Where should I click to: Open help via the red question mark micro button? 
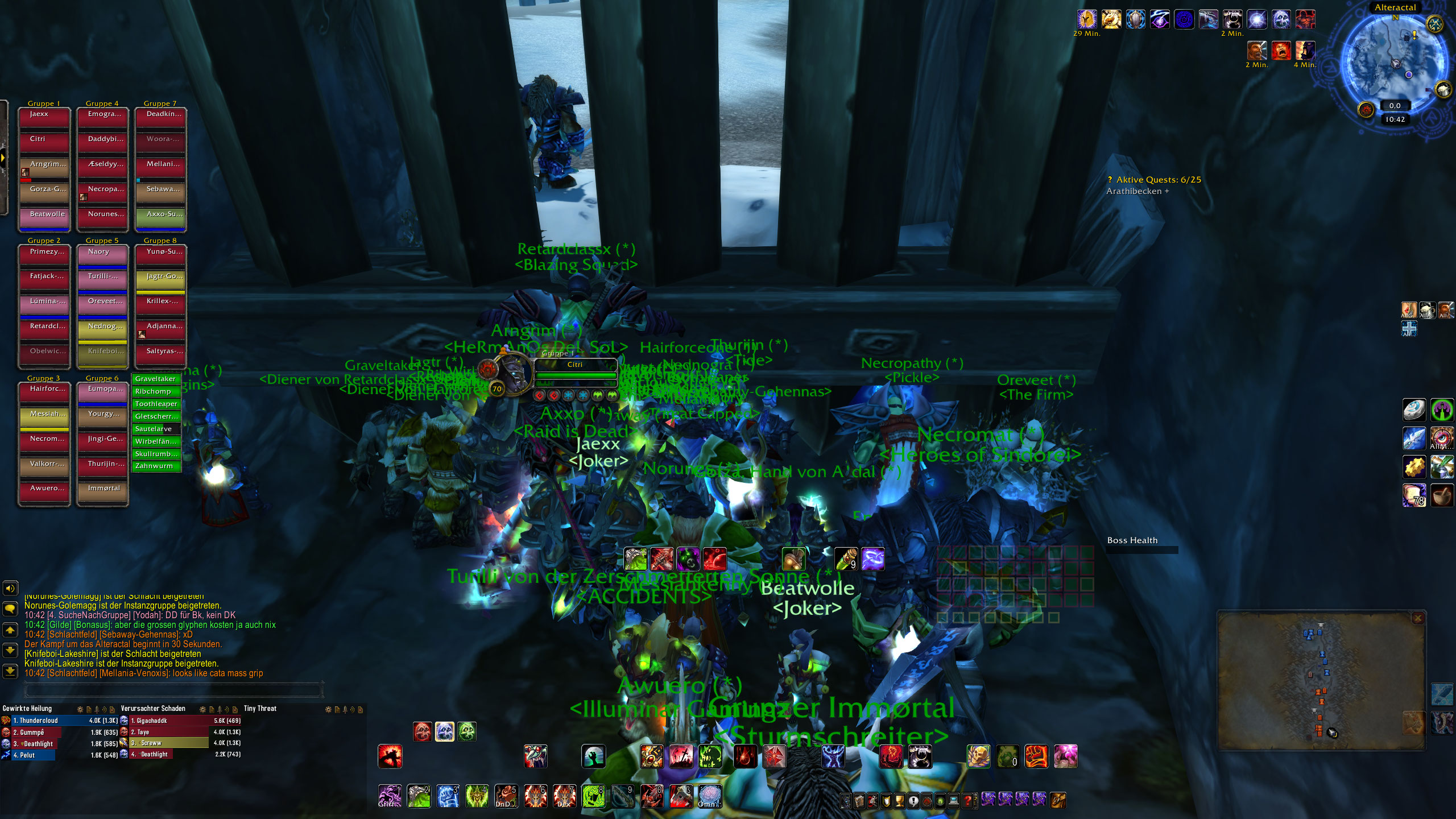[x=968, y=801]
